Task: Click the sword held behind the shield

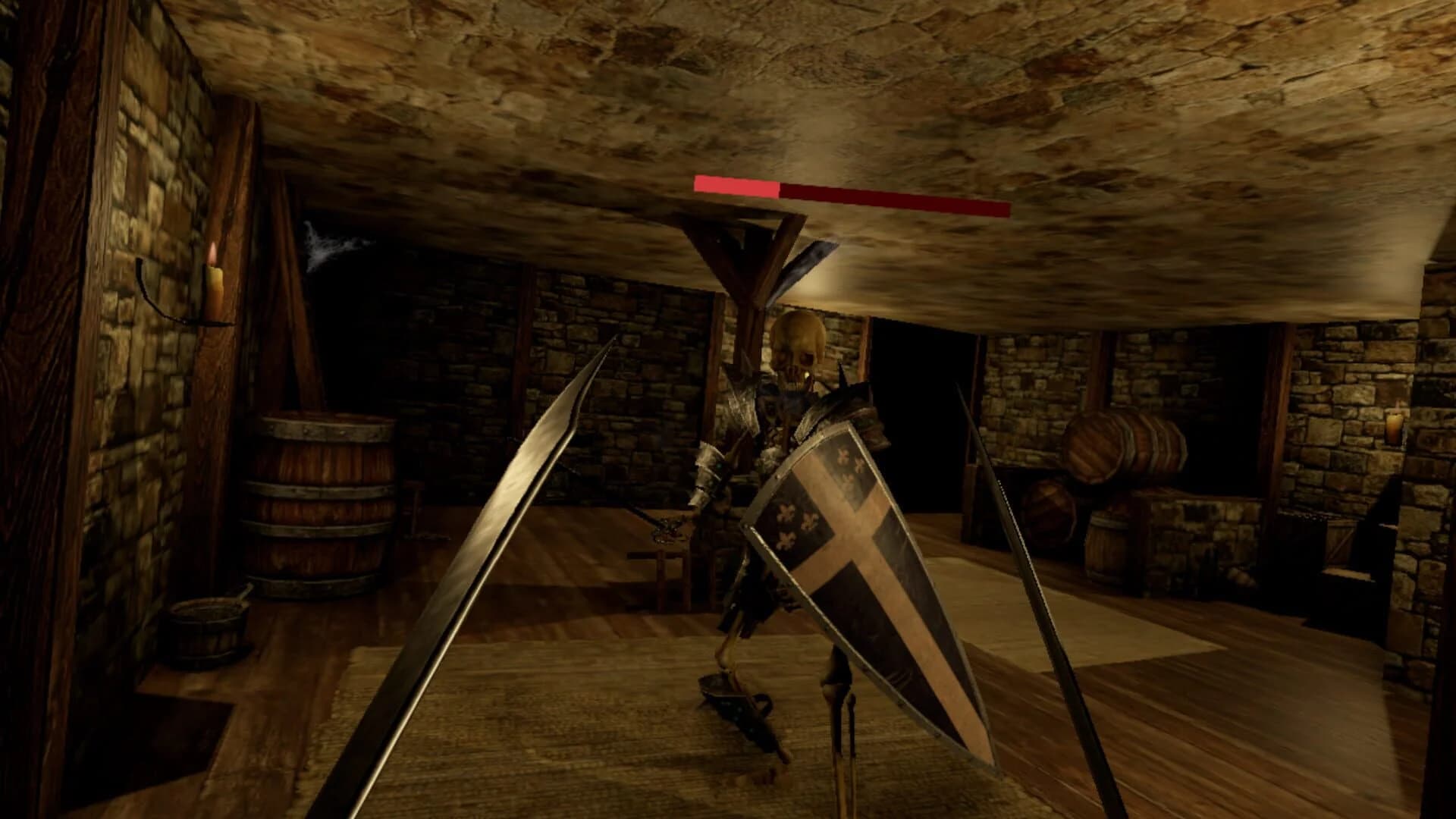Action: pos(667,523)
